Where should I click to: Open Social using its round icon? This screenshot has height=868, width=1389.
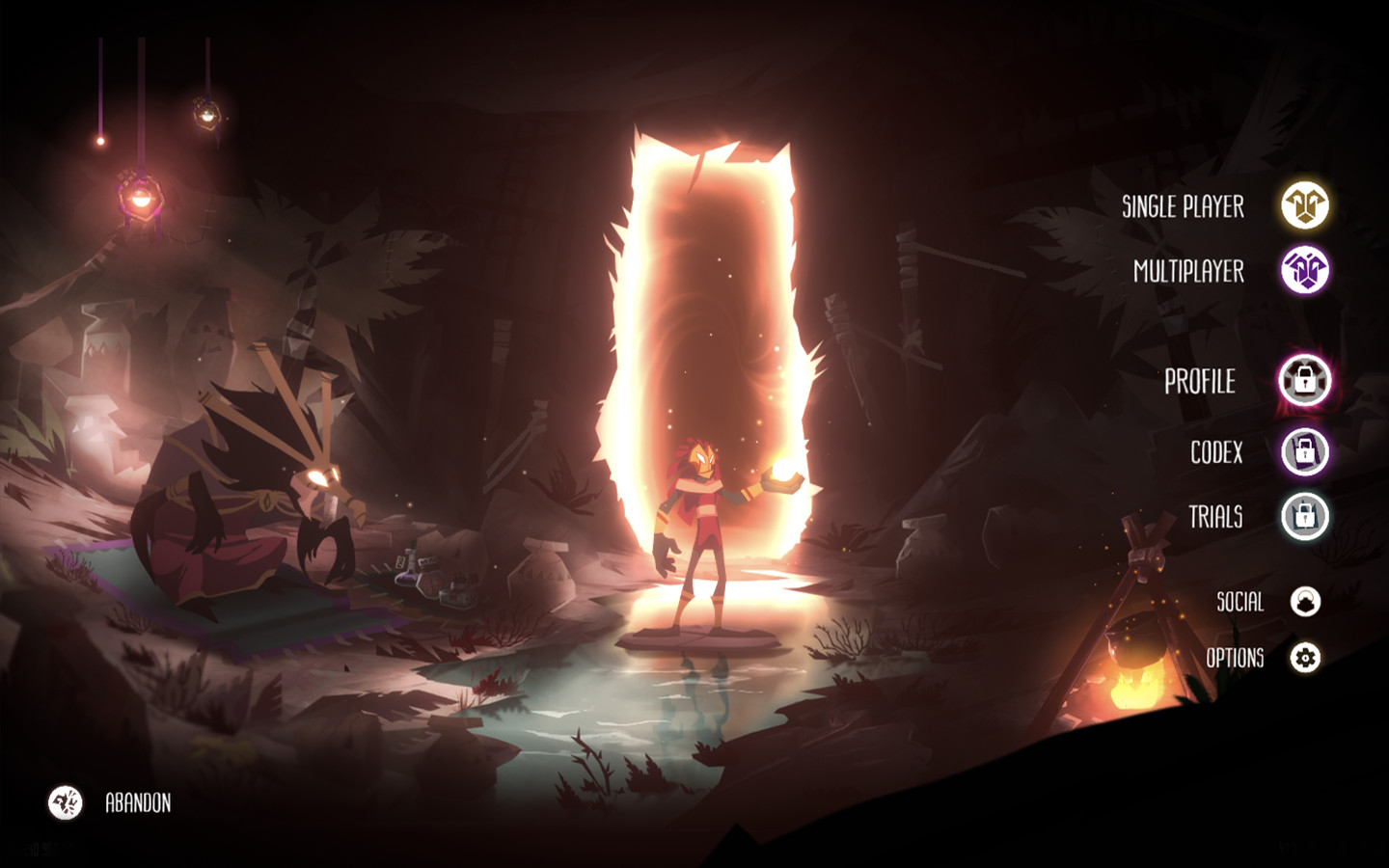click(1304, 602)
